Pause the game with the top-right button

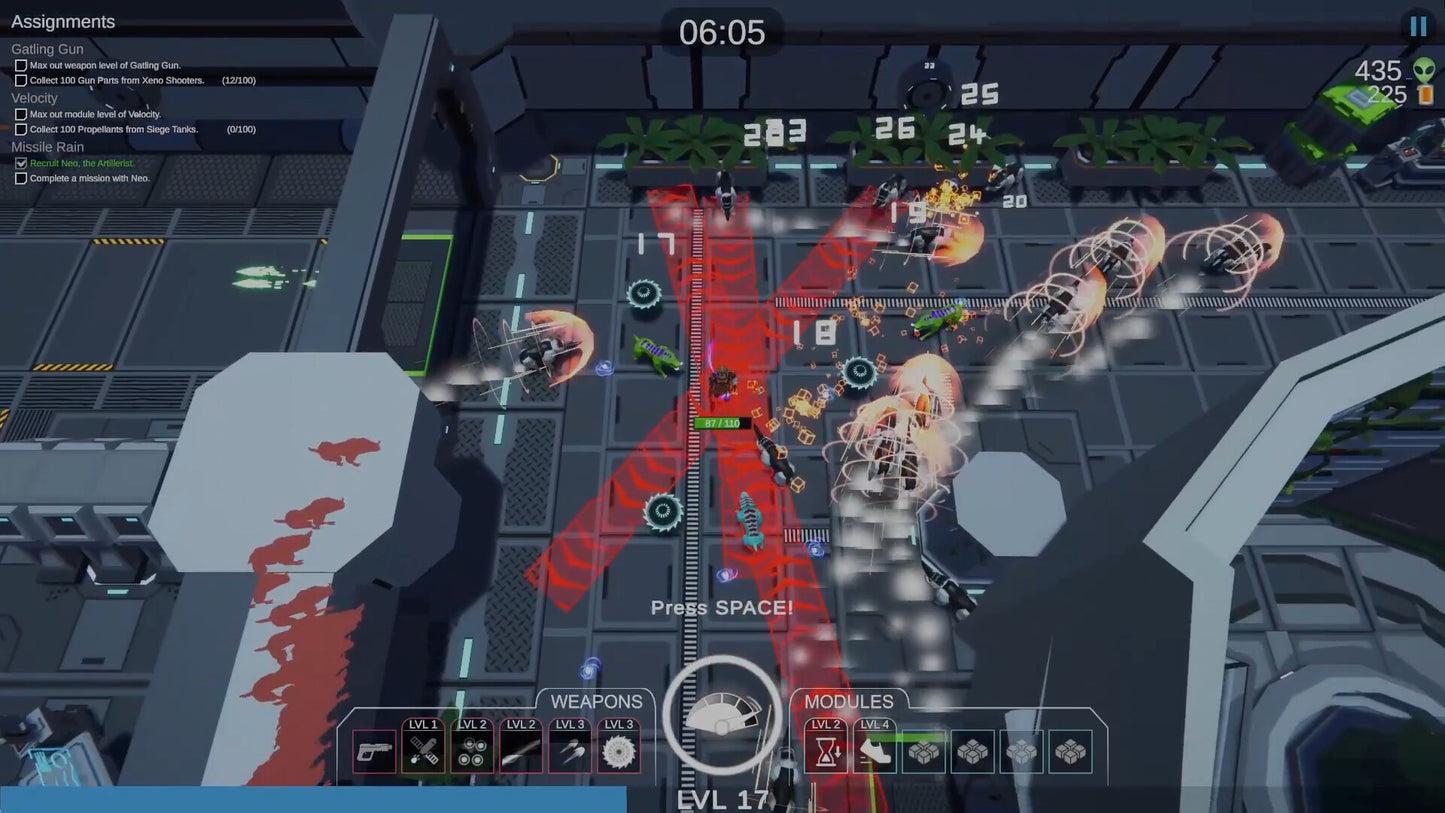point(1418,27)
